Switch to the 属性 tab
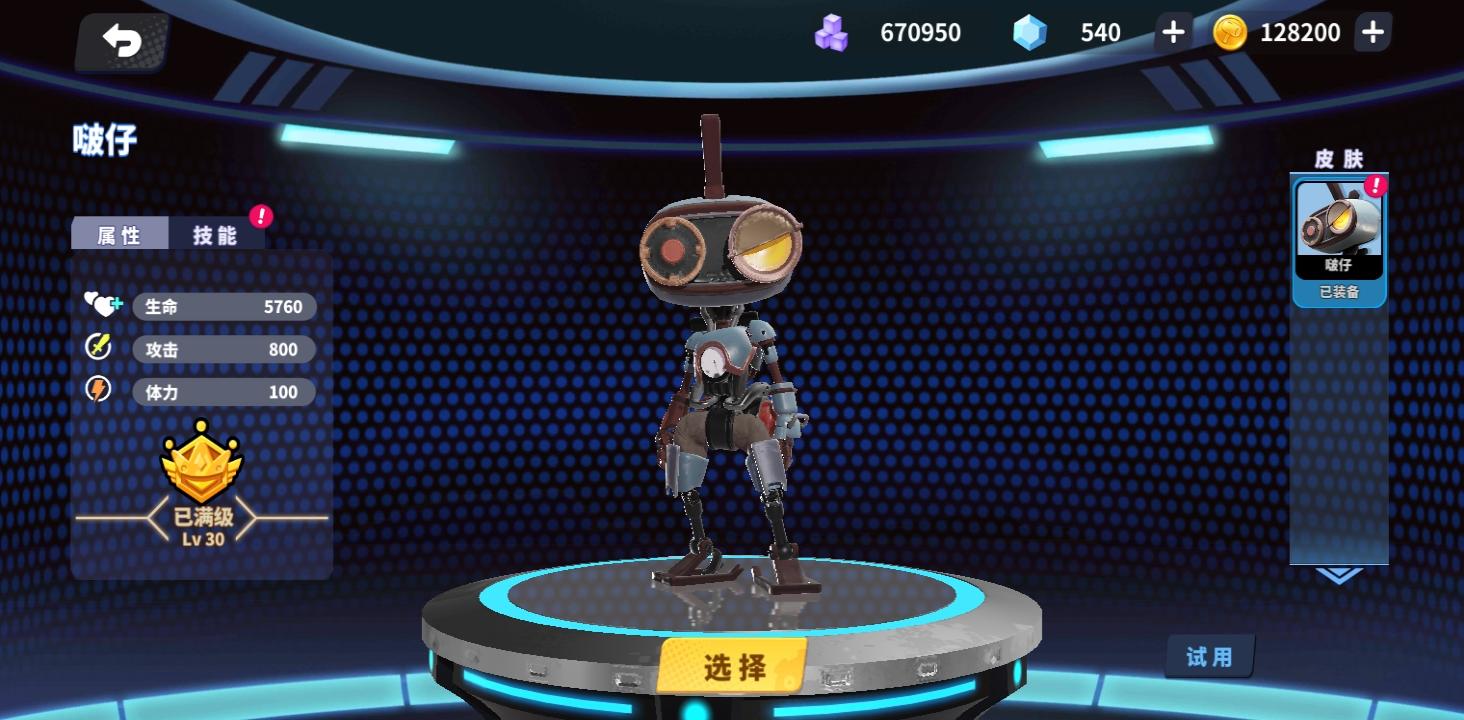This screenshot has width=1464, height=720. (x=119, y=233)
